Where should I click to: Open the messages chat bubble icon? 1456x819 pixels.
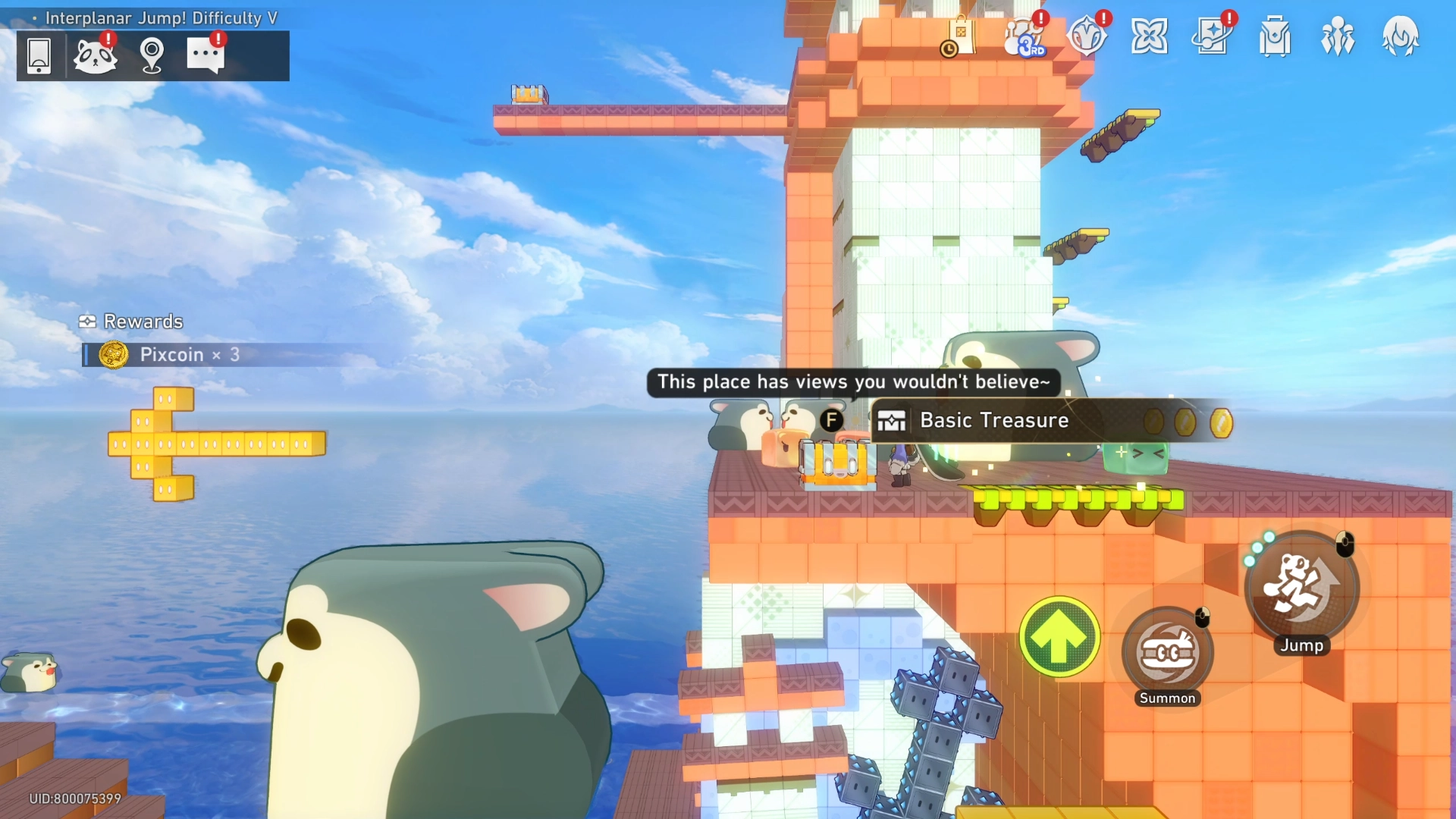point(206,55)
